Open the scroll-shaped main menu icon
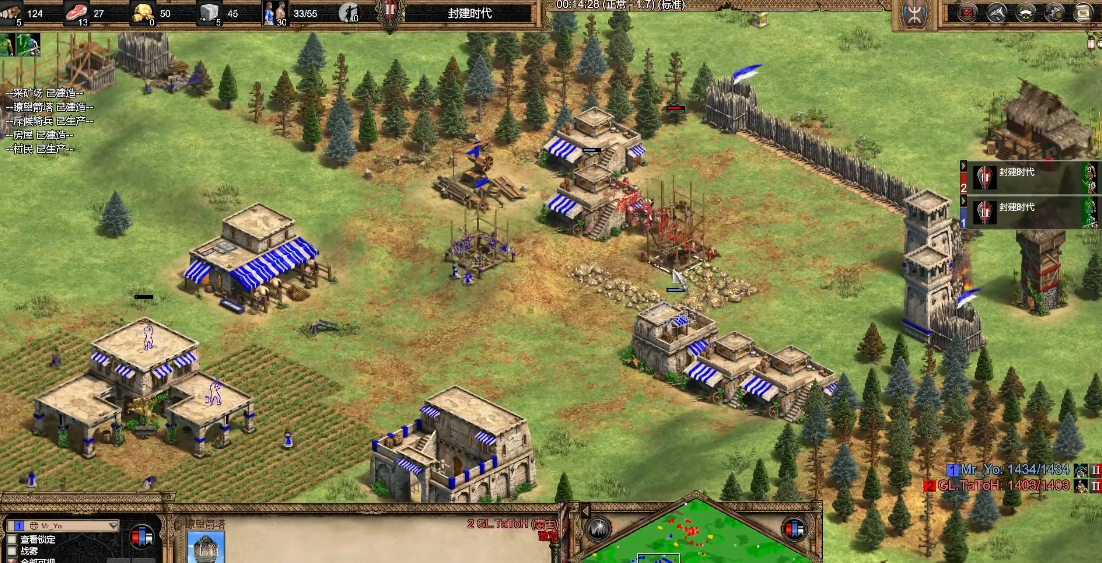This screenshot has width=1102, height=563. click(1083, 13)
